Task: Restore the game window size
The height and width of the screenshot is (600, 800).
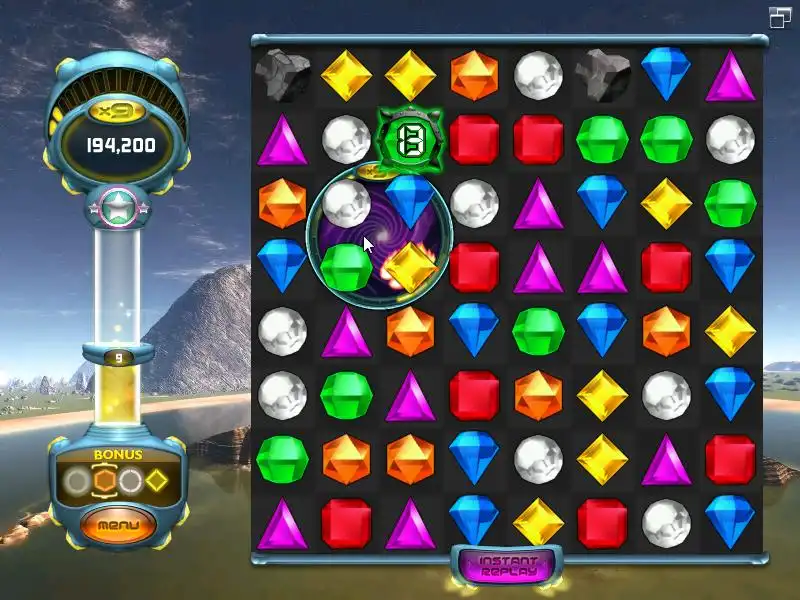Action: (x=780, y=17)
